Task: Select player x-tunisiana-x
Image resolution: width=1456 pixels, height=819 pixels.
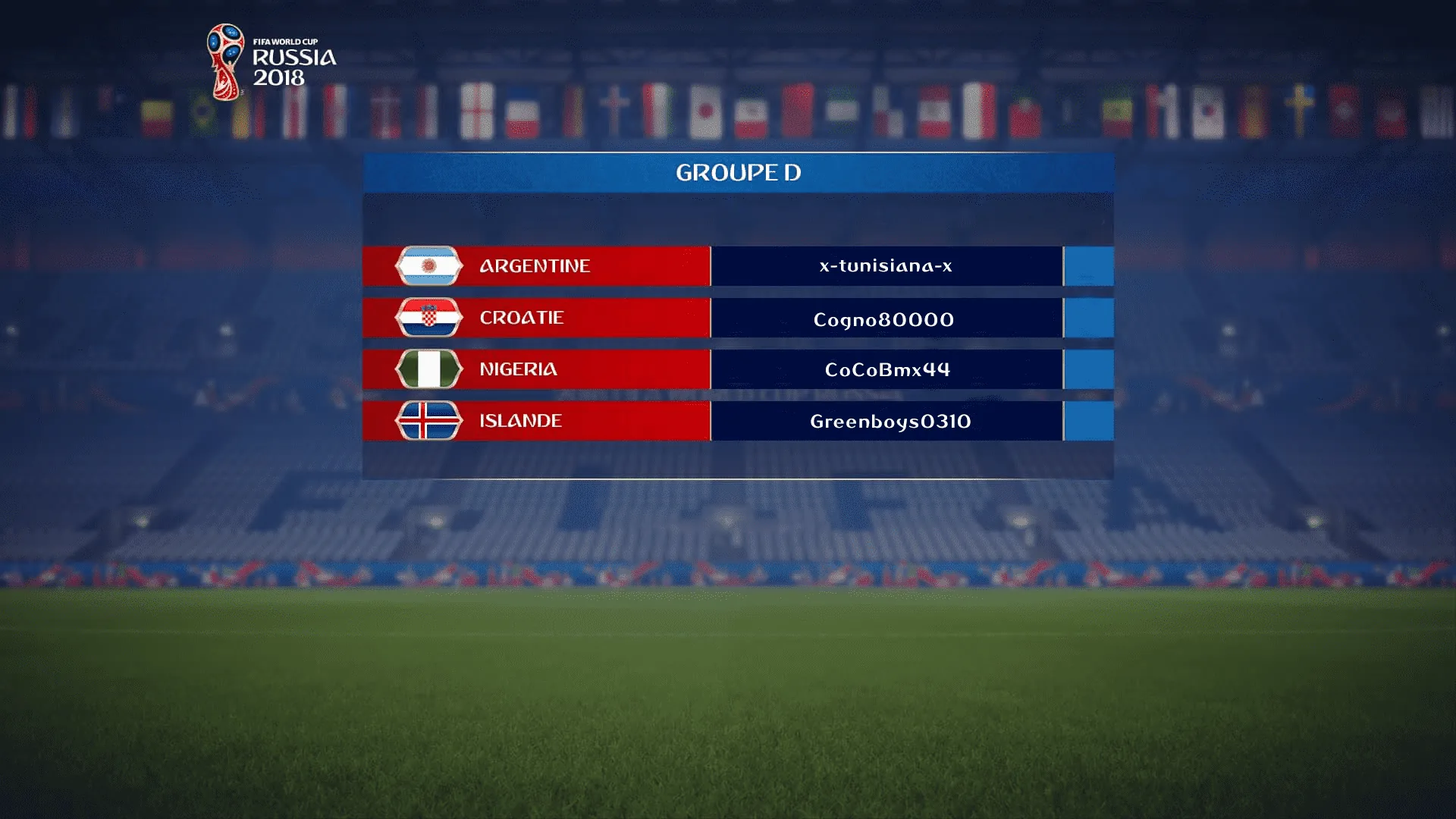Action: coord(886,266)
